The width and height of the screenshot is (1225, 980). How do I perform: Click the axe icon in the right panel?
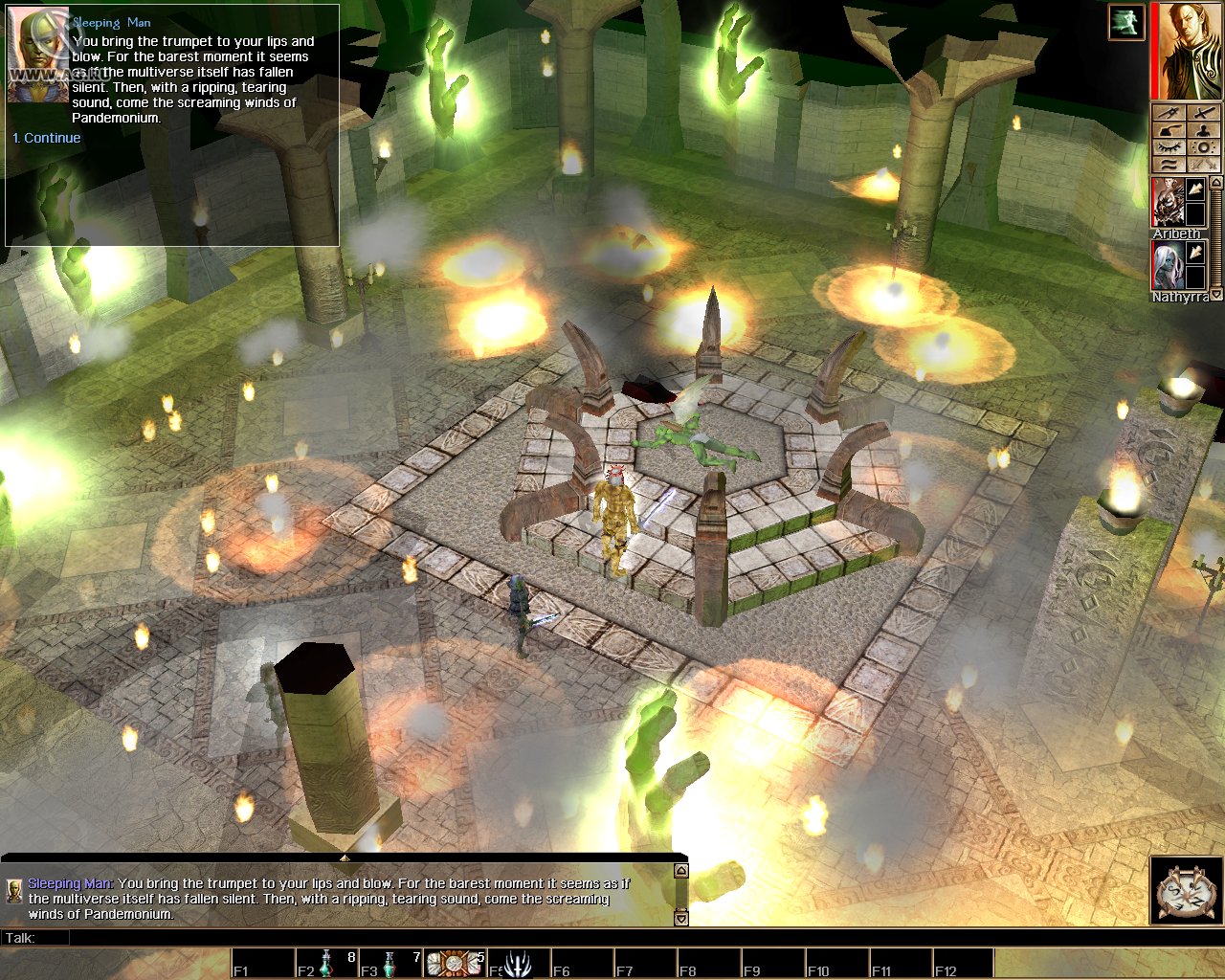click(x=1168, y=130)
